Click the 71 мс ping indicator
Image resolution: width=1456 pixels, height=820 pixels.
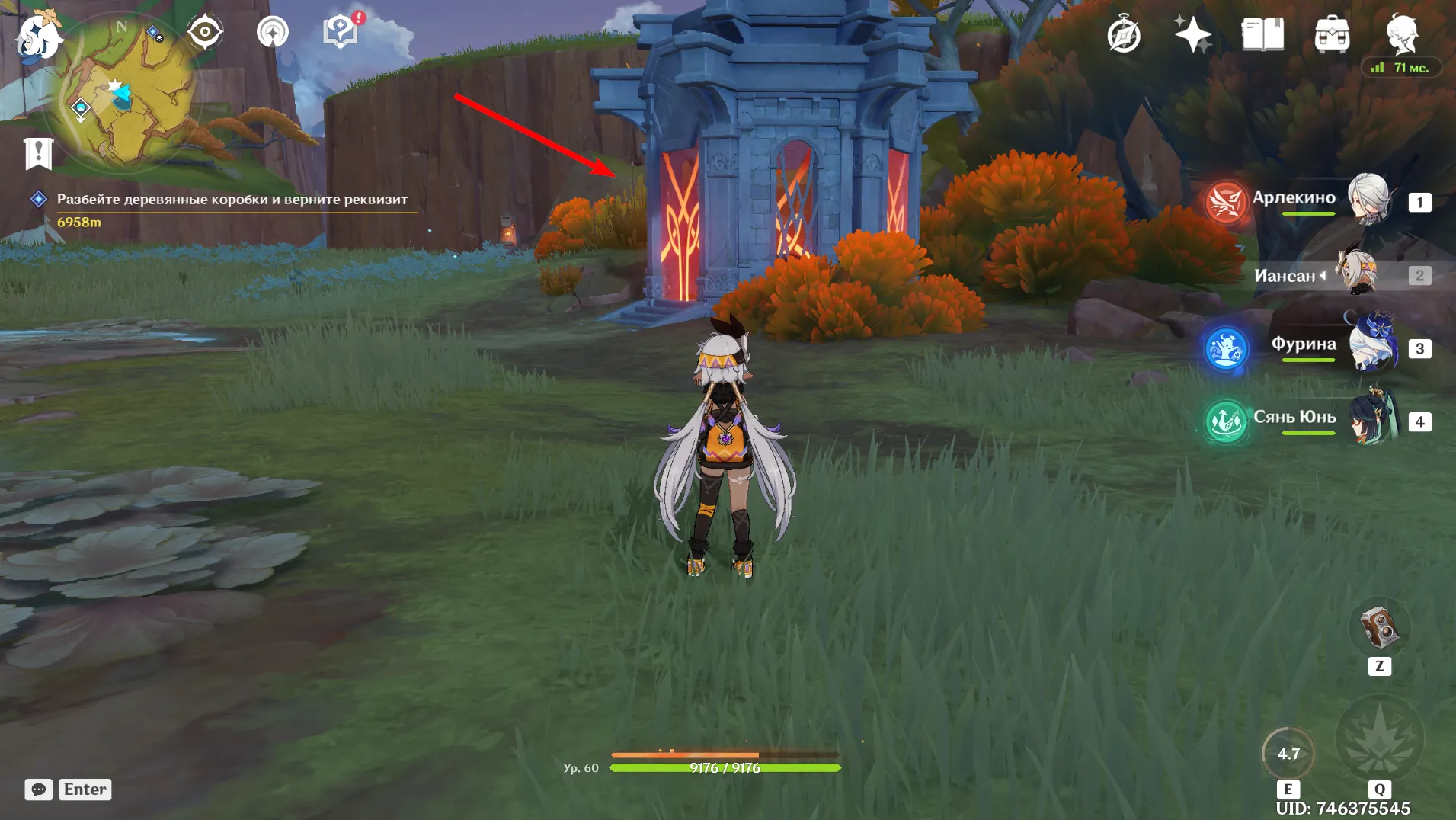point(1403,67)
